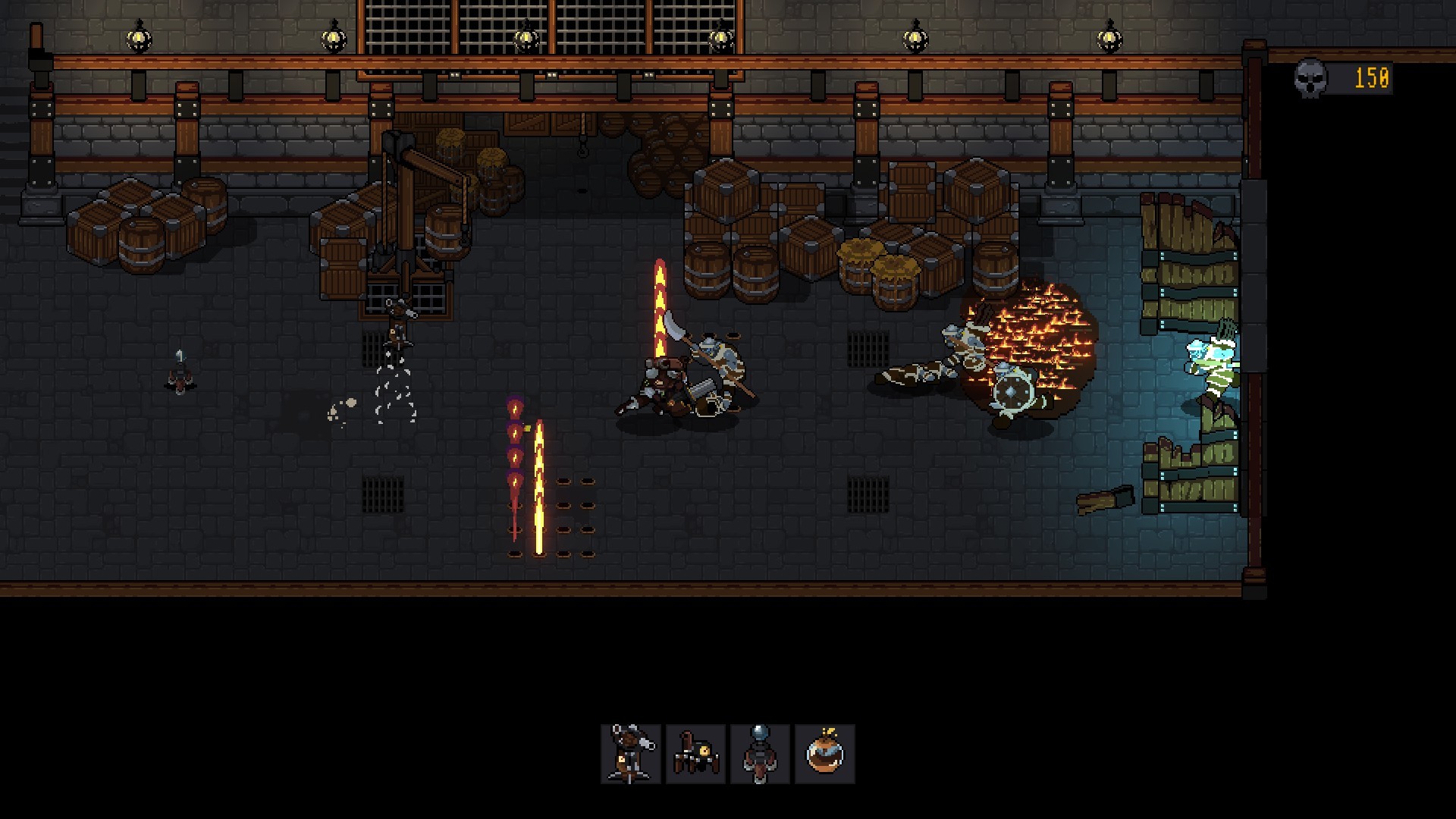This screenshot has width=1456, height=819.
Task: Pick the orb-topped tesla device slot
Action: click(760, 753)
